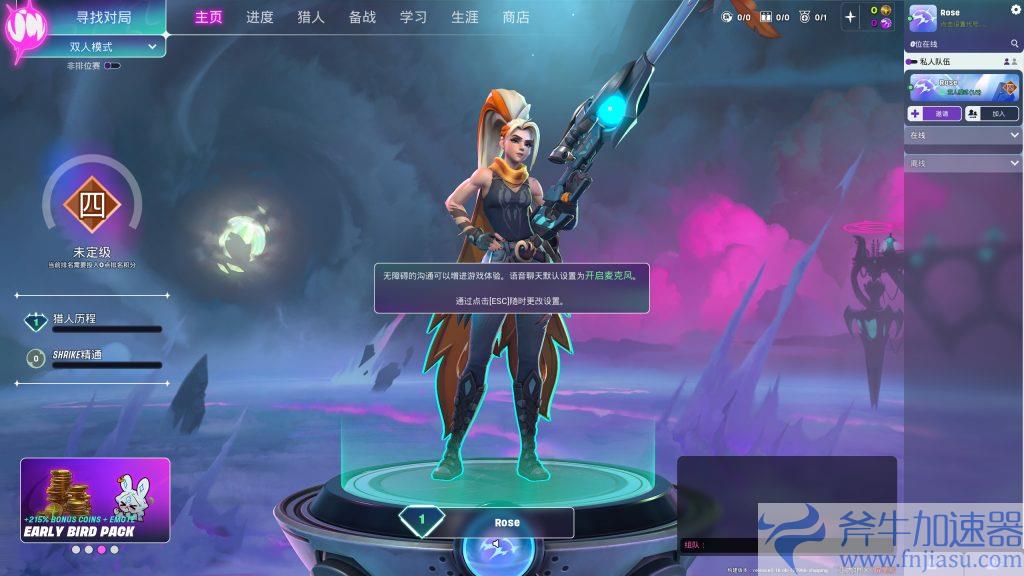Viewport: 1024px width, 576px height.
Task: Expand the 在线 online friends list
Action: pyautogui.click(x=963, y=134)
